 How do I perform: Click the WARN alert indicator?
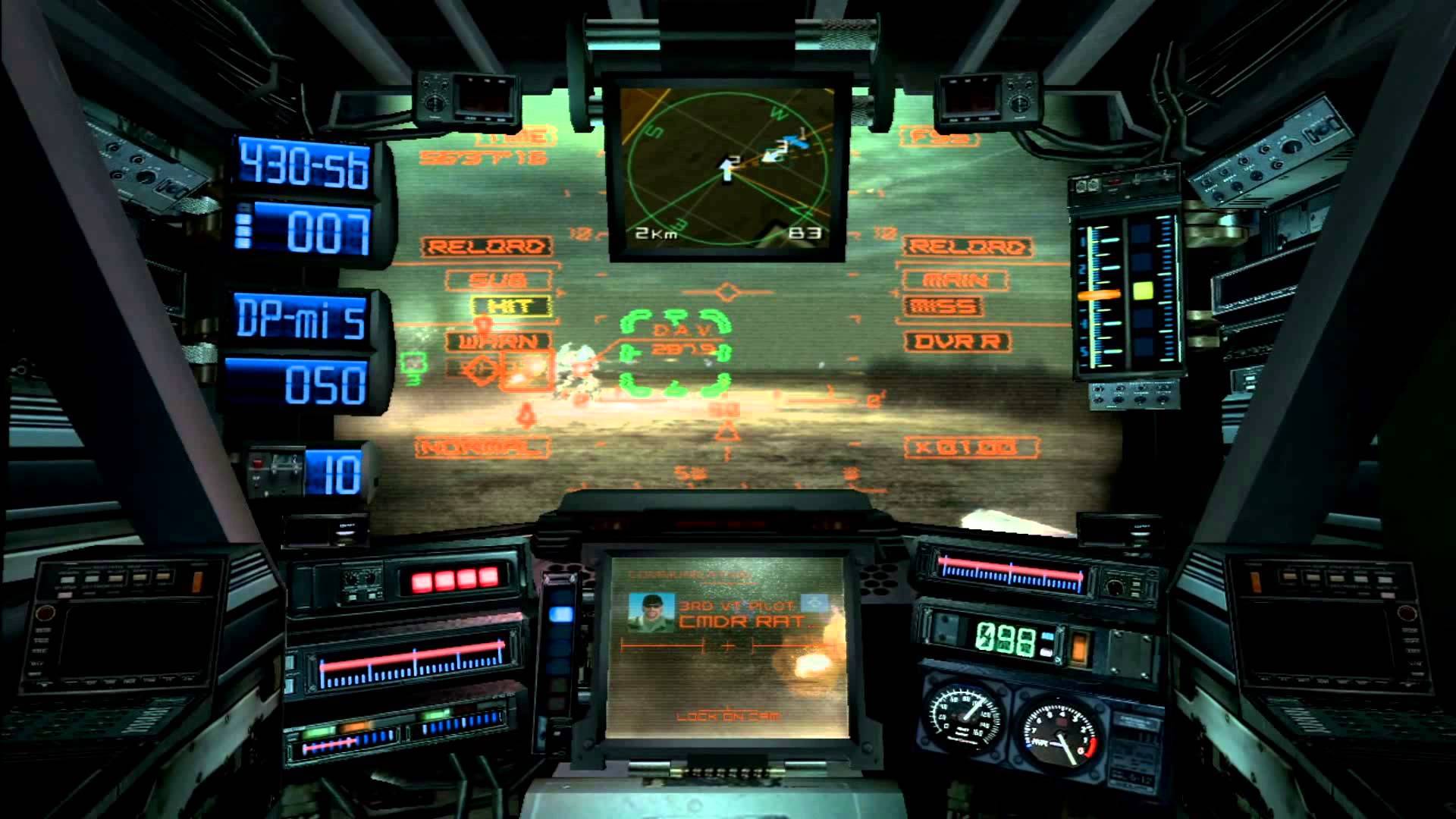(497, 341)
